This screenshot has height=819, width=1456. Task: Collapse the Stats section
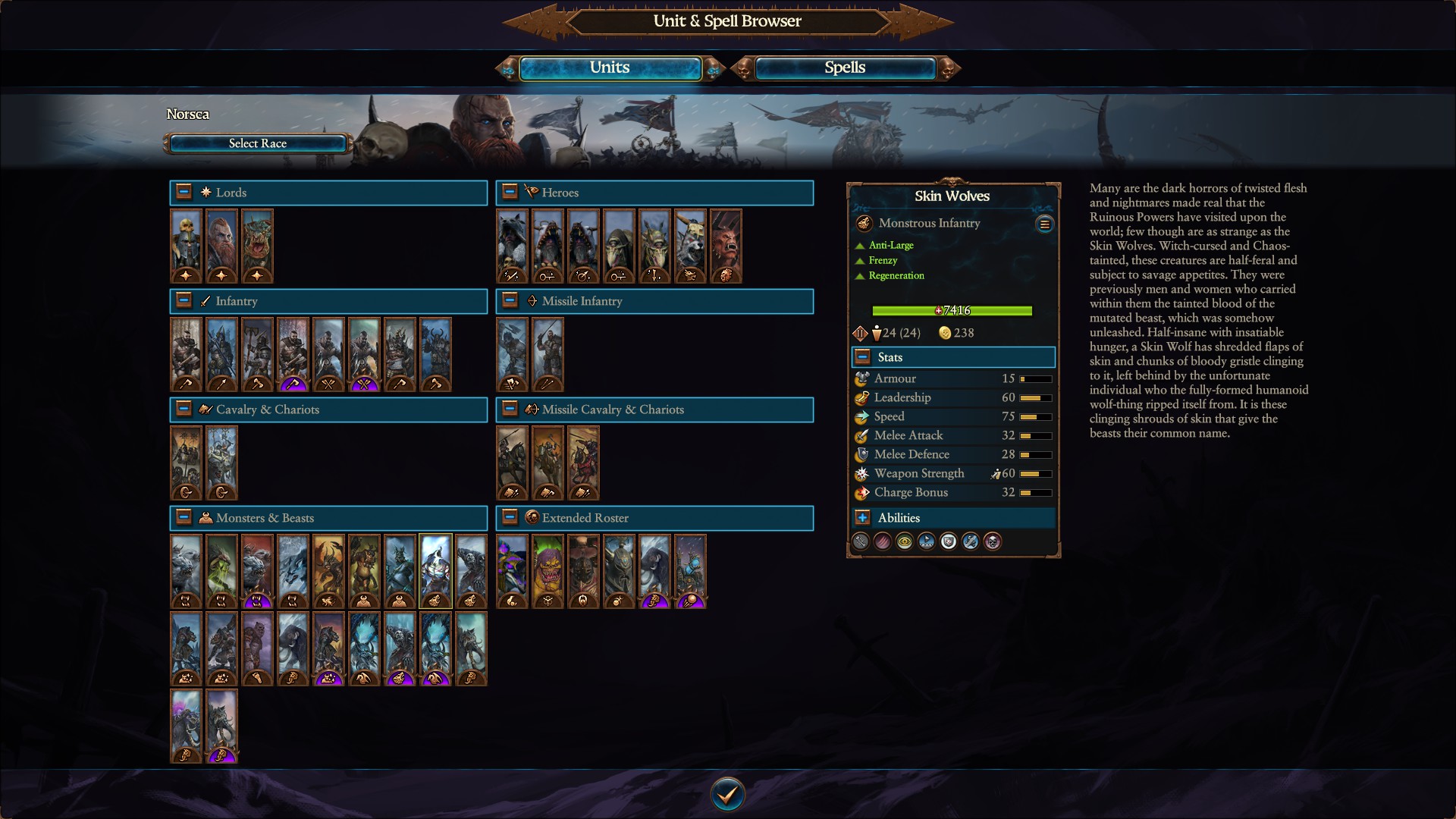click(x=862, y=356)
